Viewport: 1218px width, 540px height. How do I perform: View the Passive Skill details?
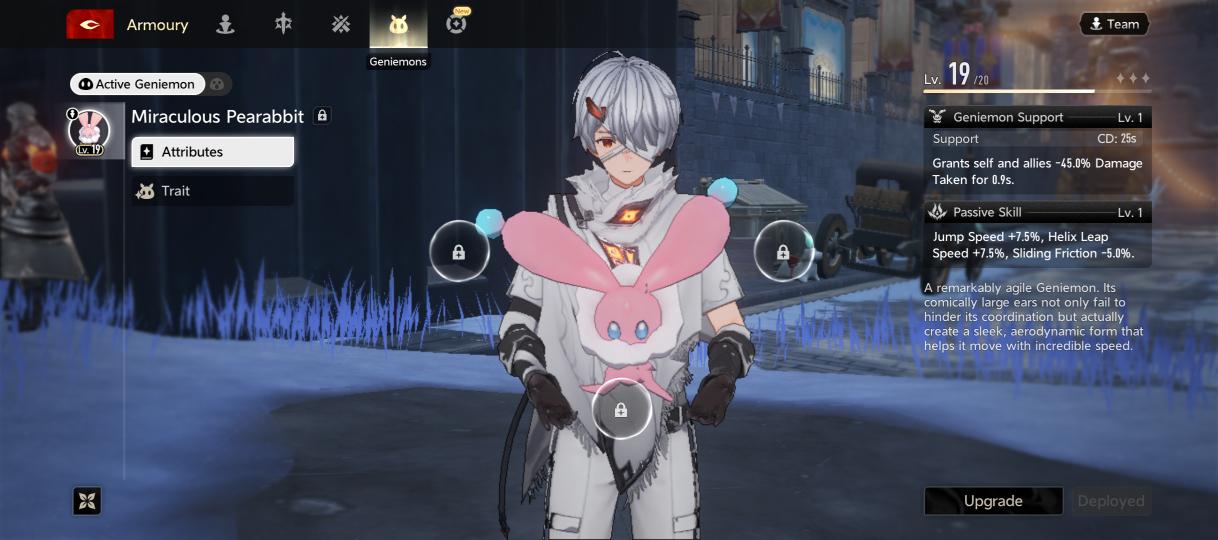point(1037,212)
